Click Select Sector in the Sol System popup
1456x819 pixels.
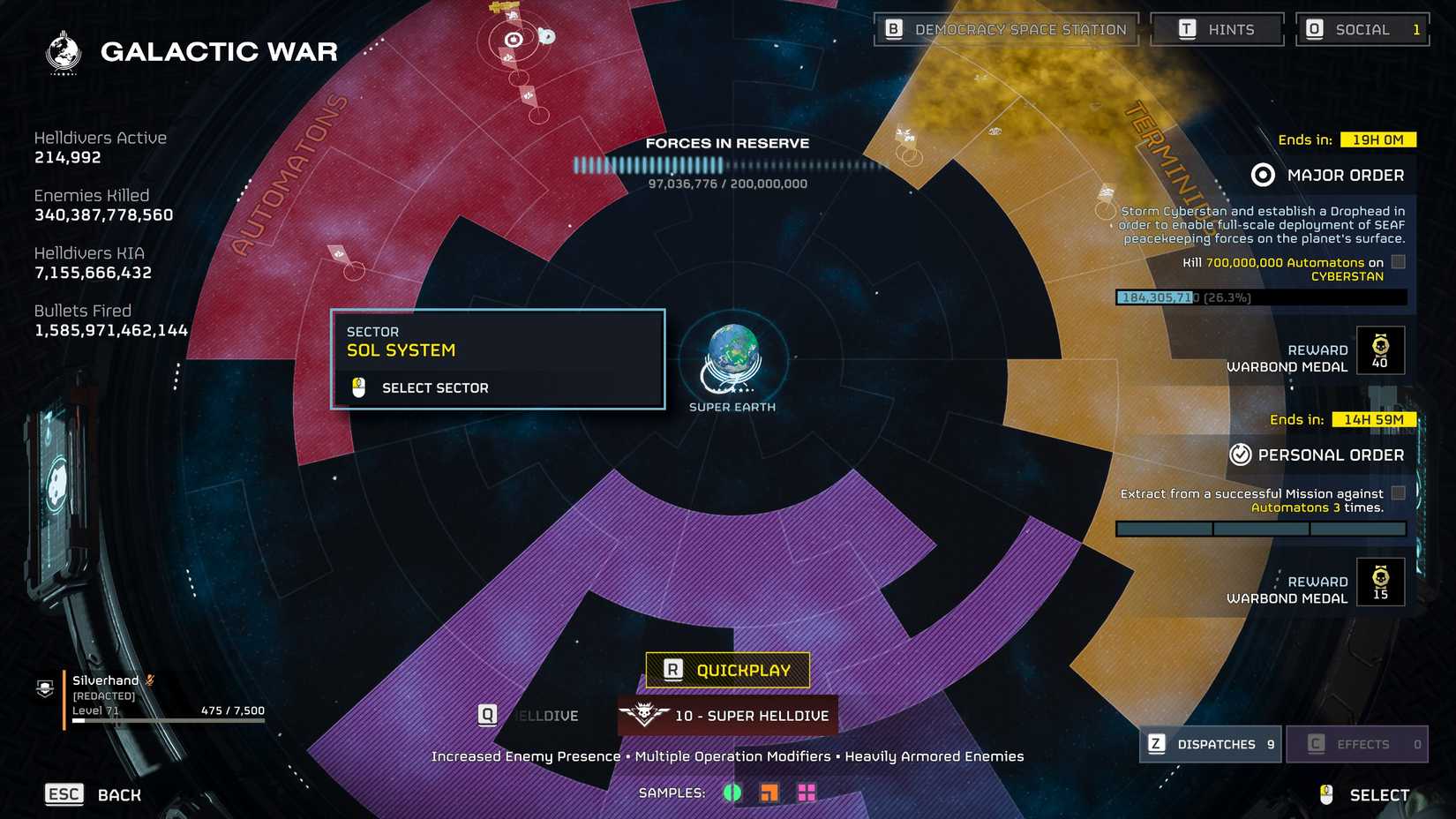pyautogui.click(x=435, y=387)
